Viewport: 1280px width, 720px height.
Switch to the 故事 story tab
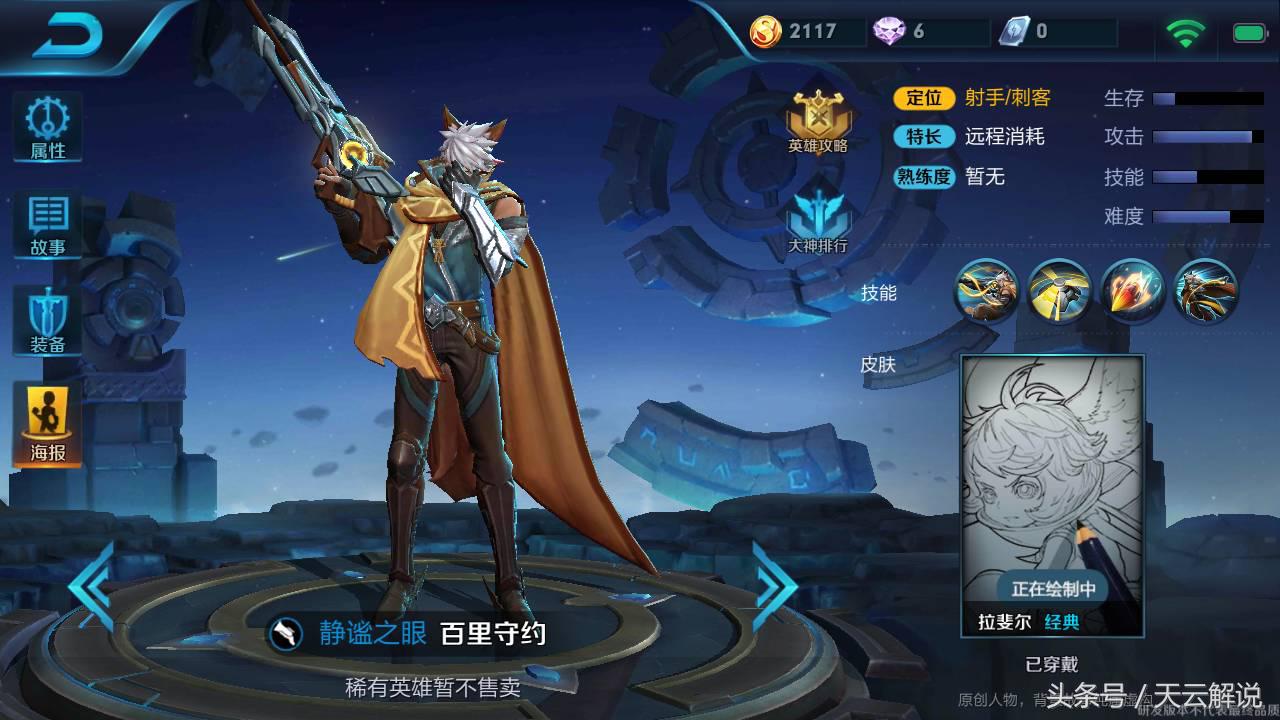coord(47,225)
